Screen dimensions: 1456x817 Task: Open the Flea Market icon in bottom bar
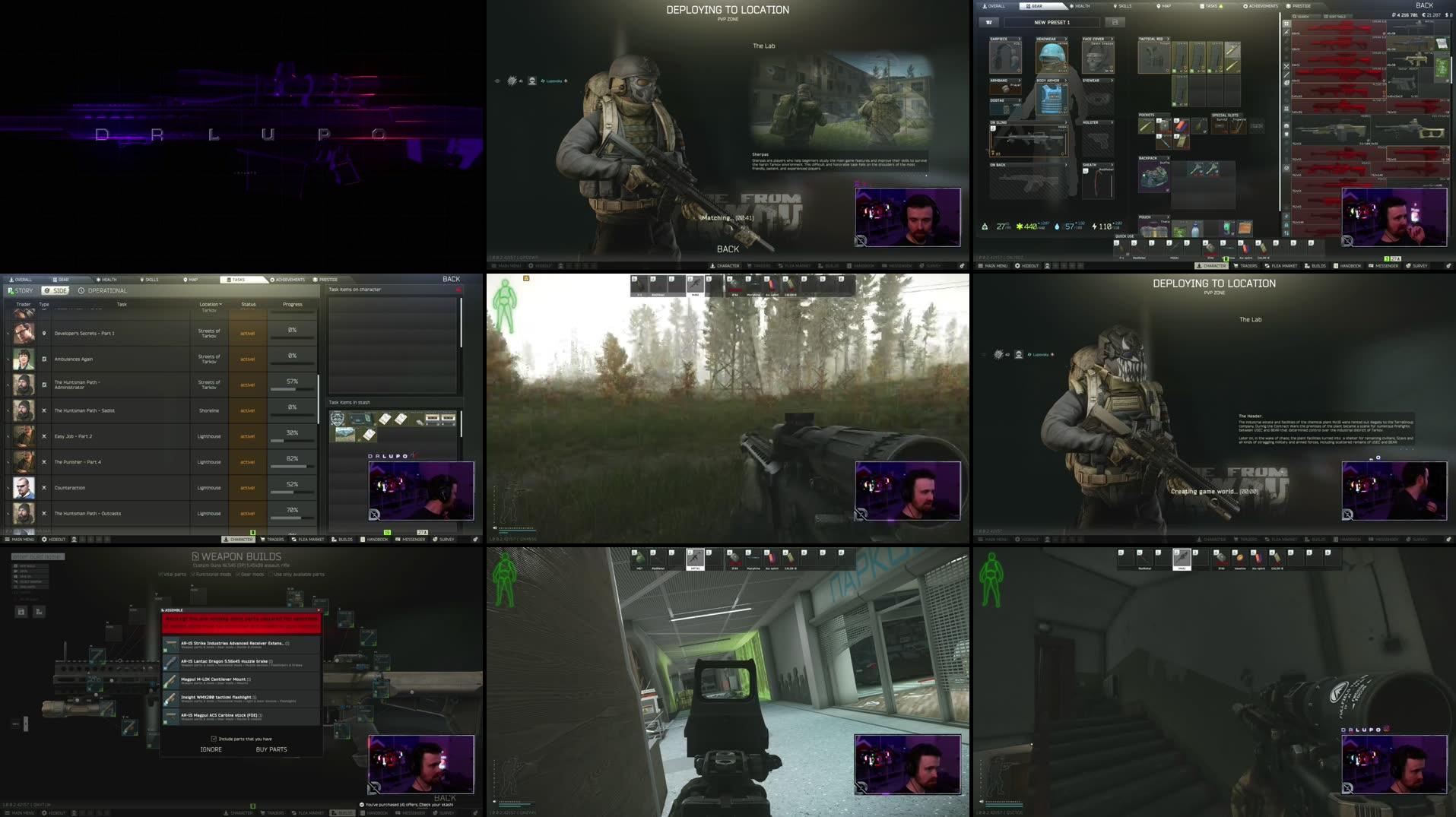308,540
